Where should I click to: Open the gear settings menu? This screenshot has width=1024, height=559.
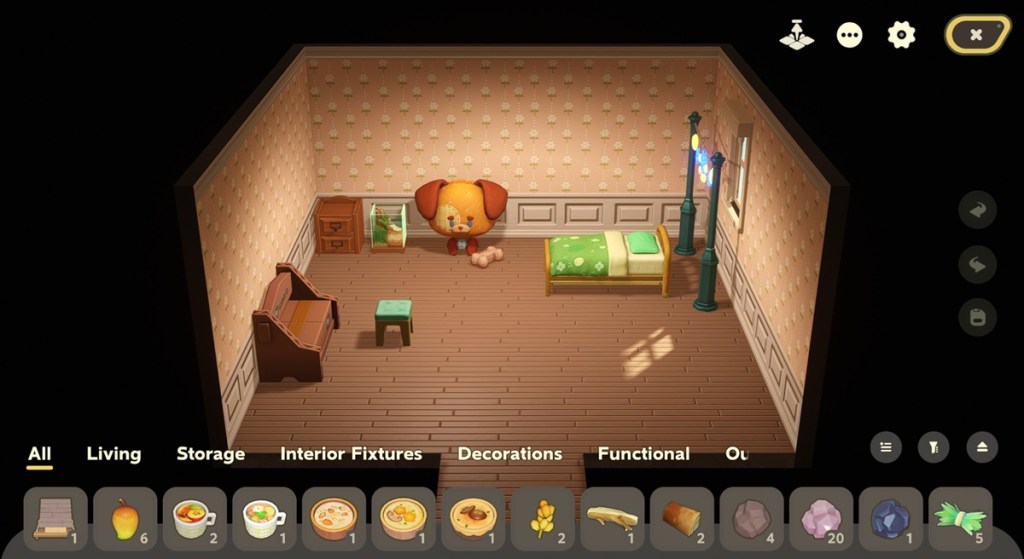[x=901, y=35]
